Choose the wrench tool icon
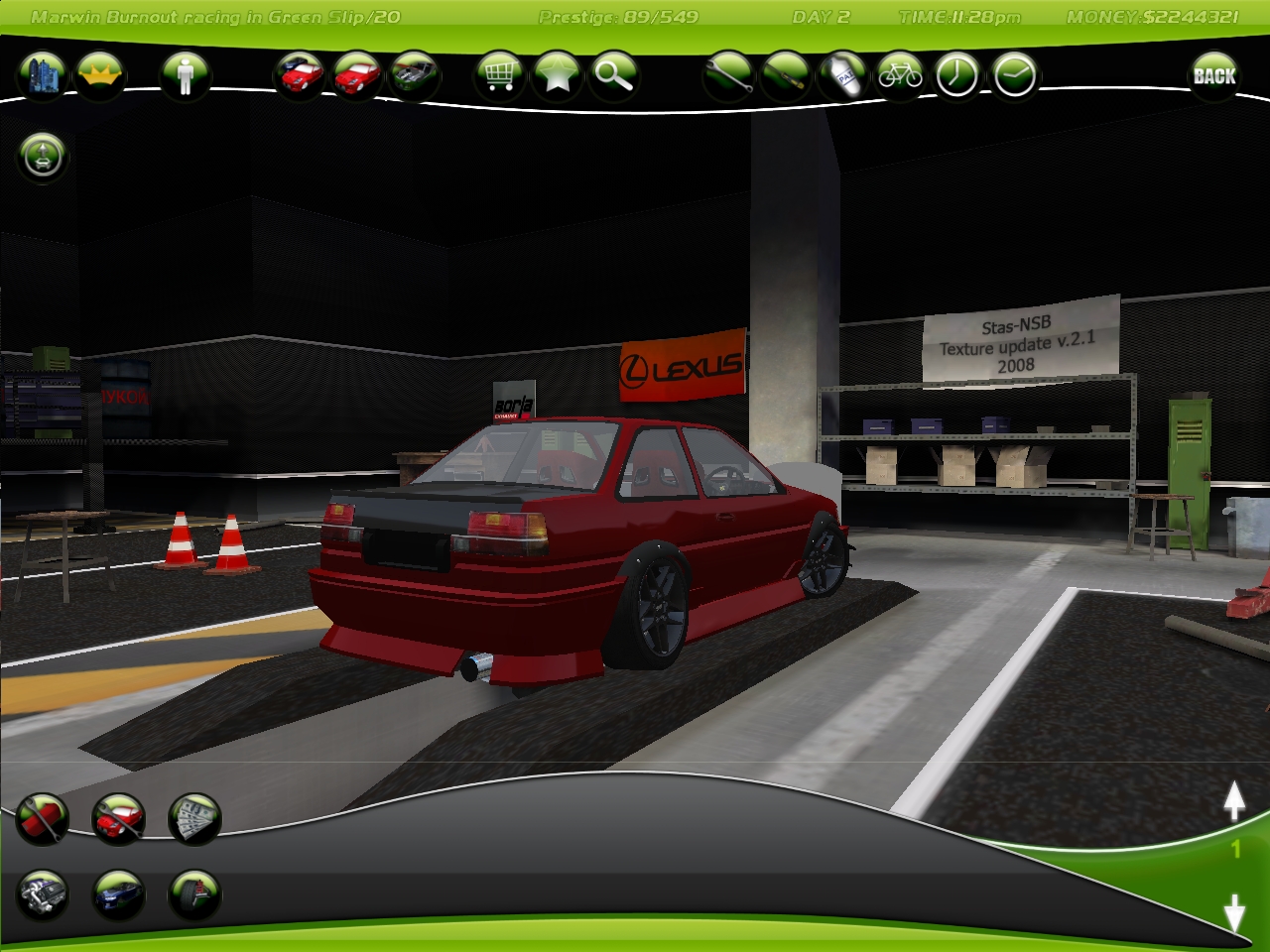Image resolution: width=1270 pixels, height=952 pixels. click(728, 75)
